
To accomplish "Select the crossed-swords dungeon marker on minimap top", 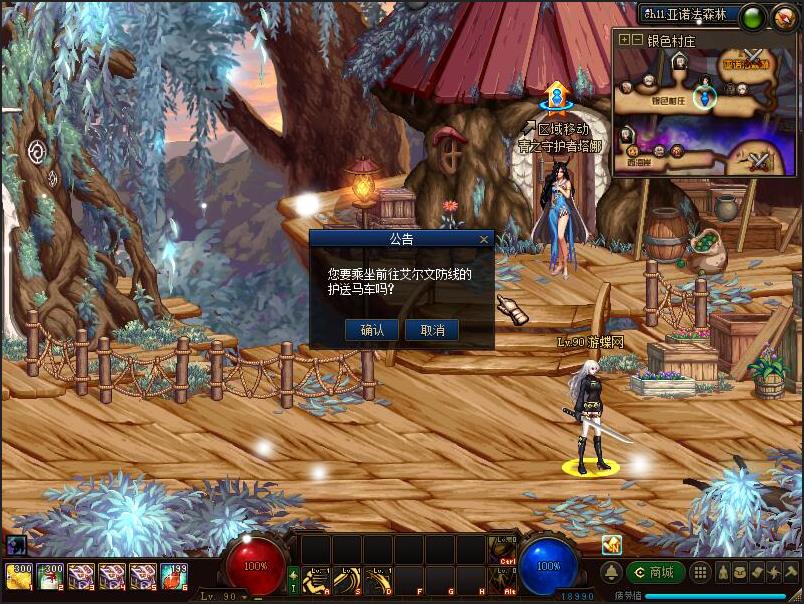I will [x=754, y=57].
